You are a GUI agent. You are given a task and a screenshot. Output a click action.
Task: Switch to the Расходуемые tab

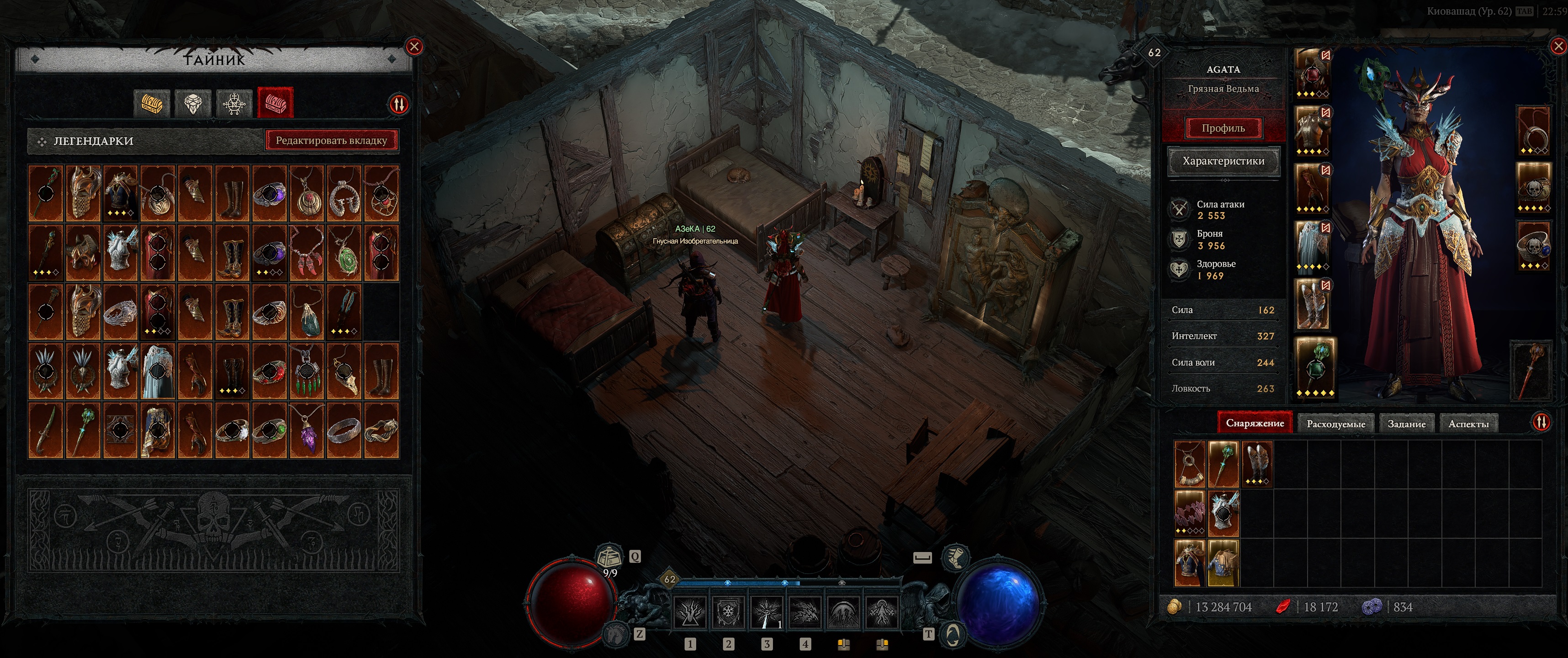pos(1335,424)
